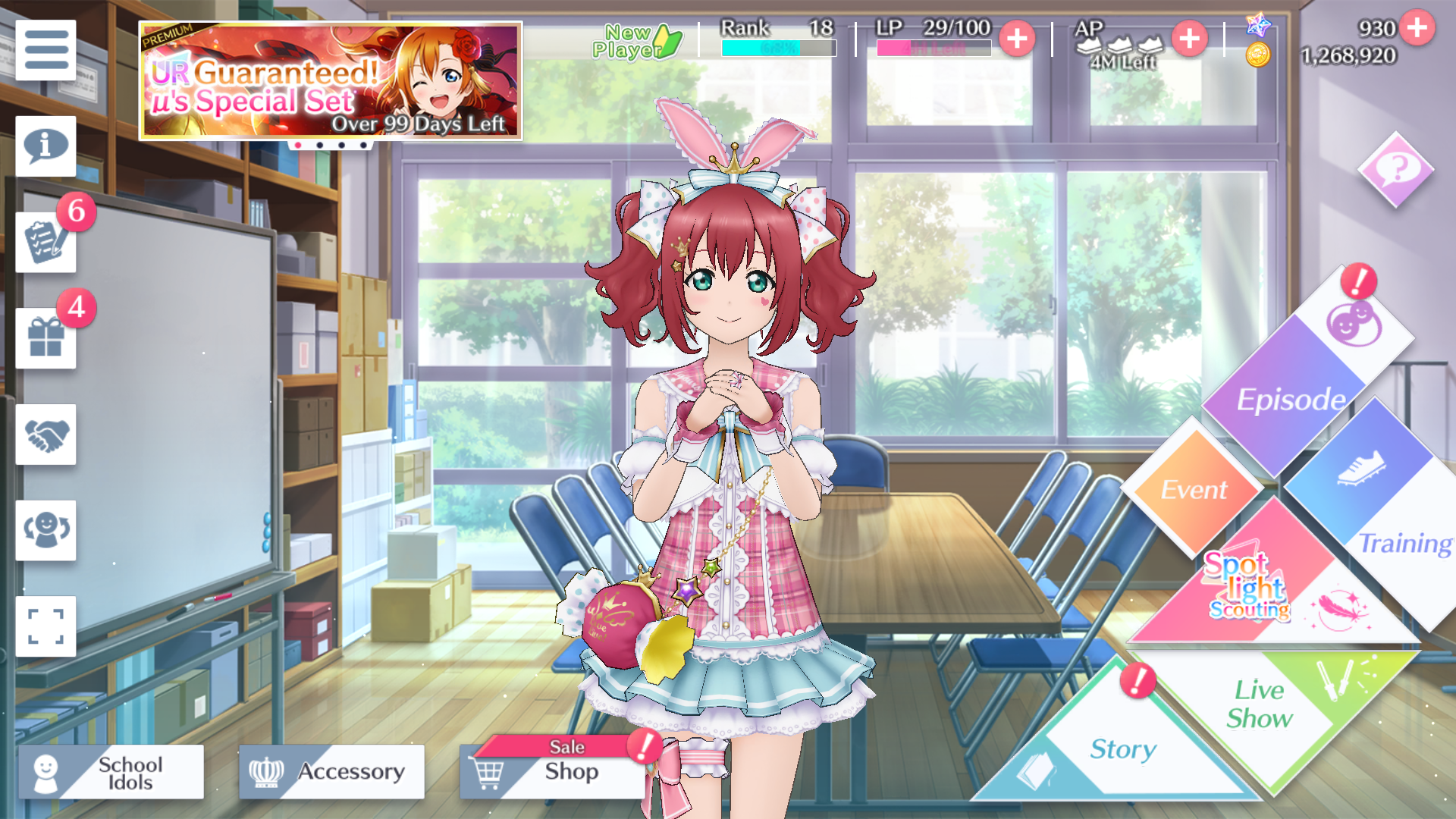
Task: Visit the Shop with Sale tag
Action: [554, 772]
